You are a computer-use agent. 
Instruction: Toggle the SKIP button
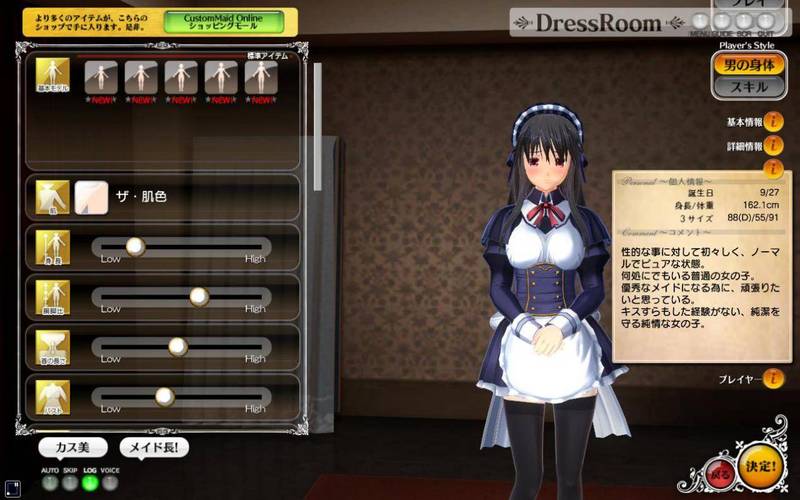70,484
